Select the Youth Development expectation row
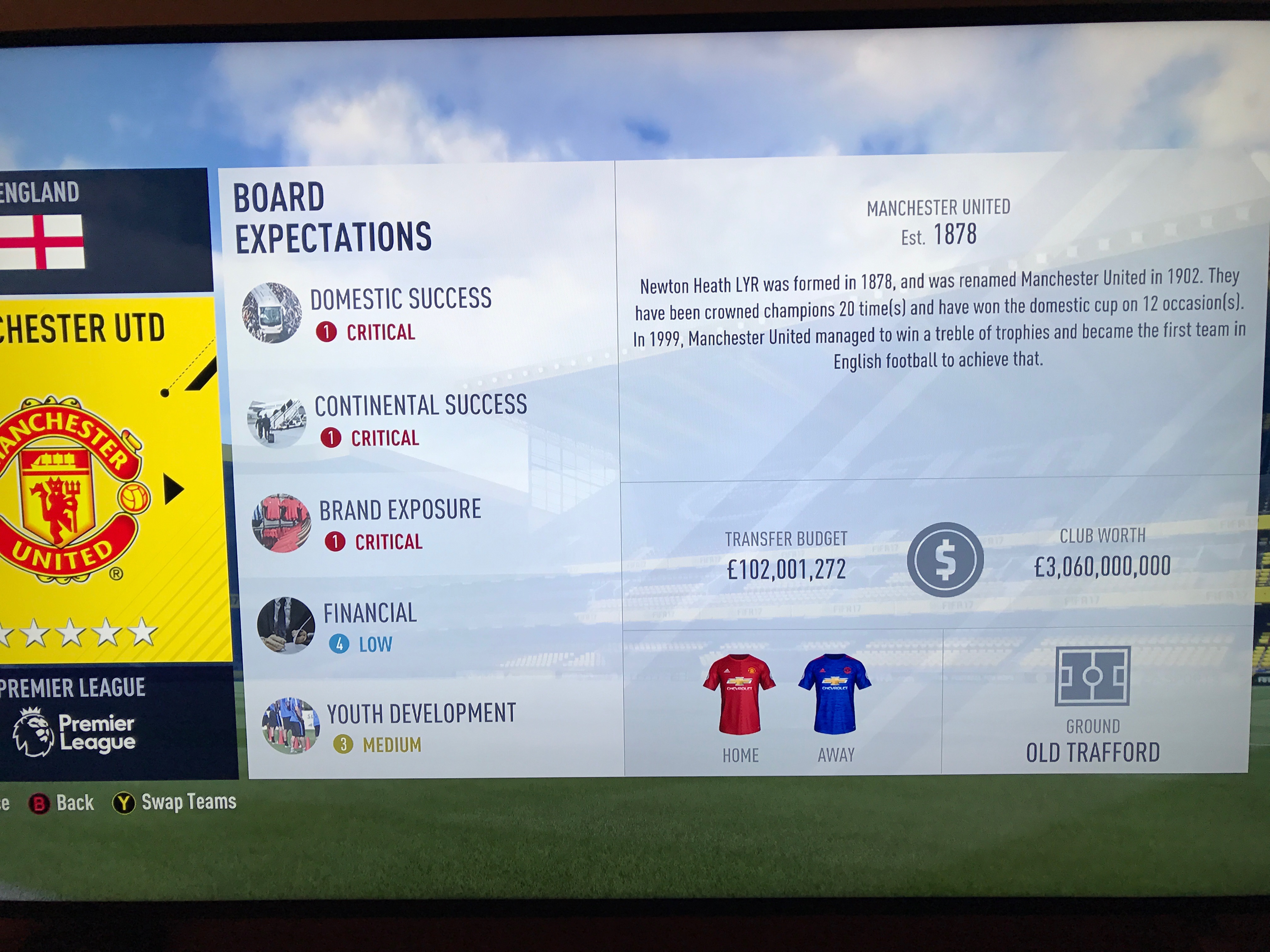Image resolution: width=1270 pixels, height=952 pixels. coord(420,727)
